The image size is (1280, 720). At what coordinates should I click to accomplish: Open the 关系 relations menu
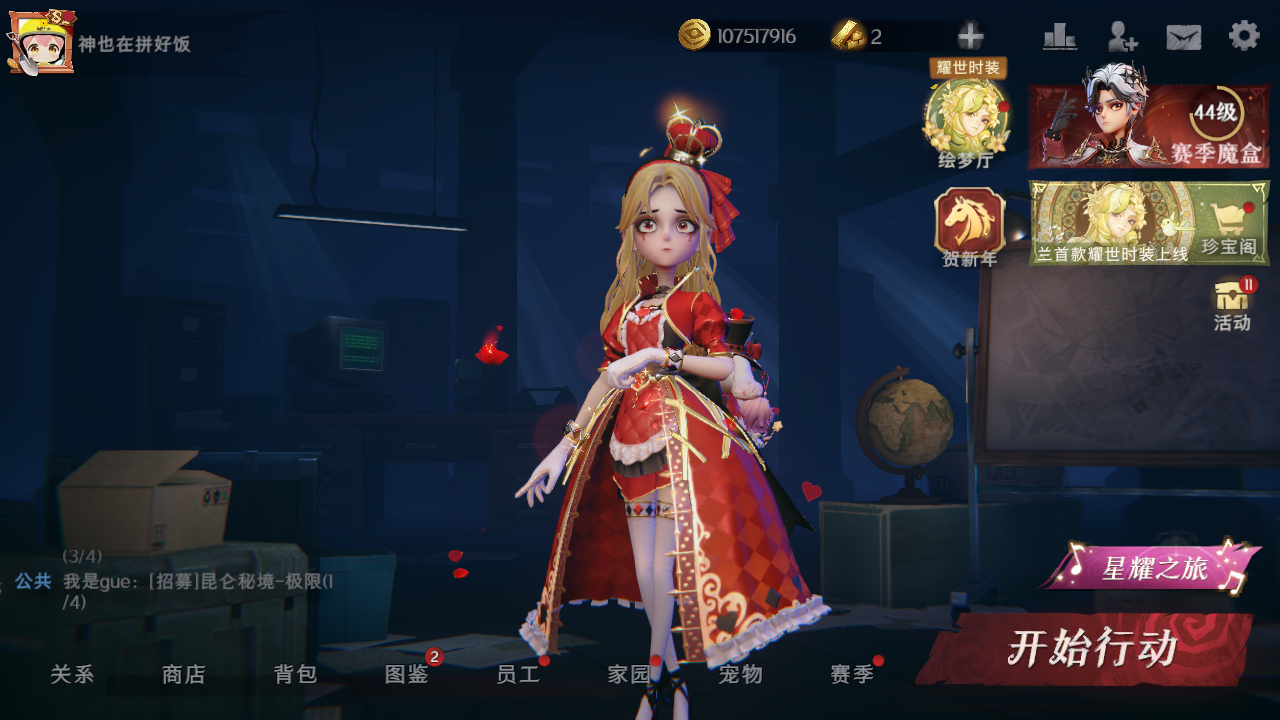(x=72, y=675)
